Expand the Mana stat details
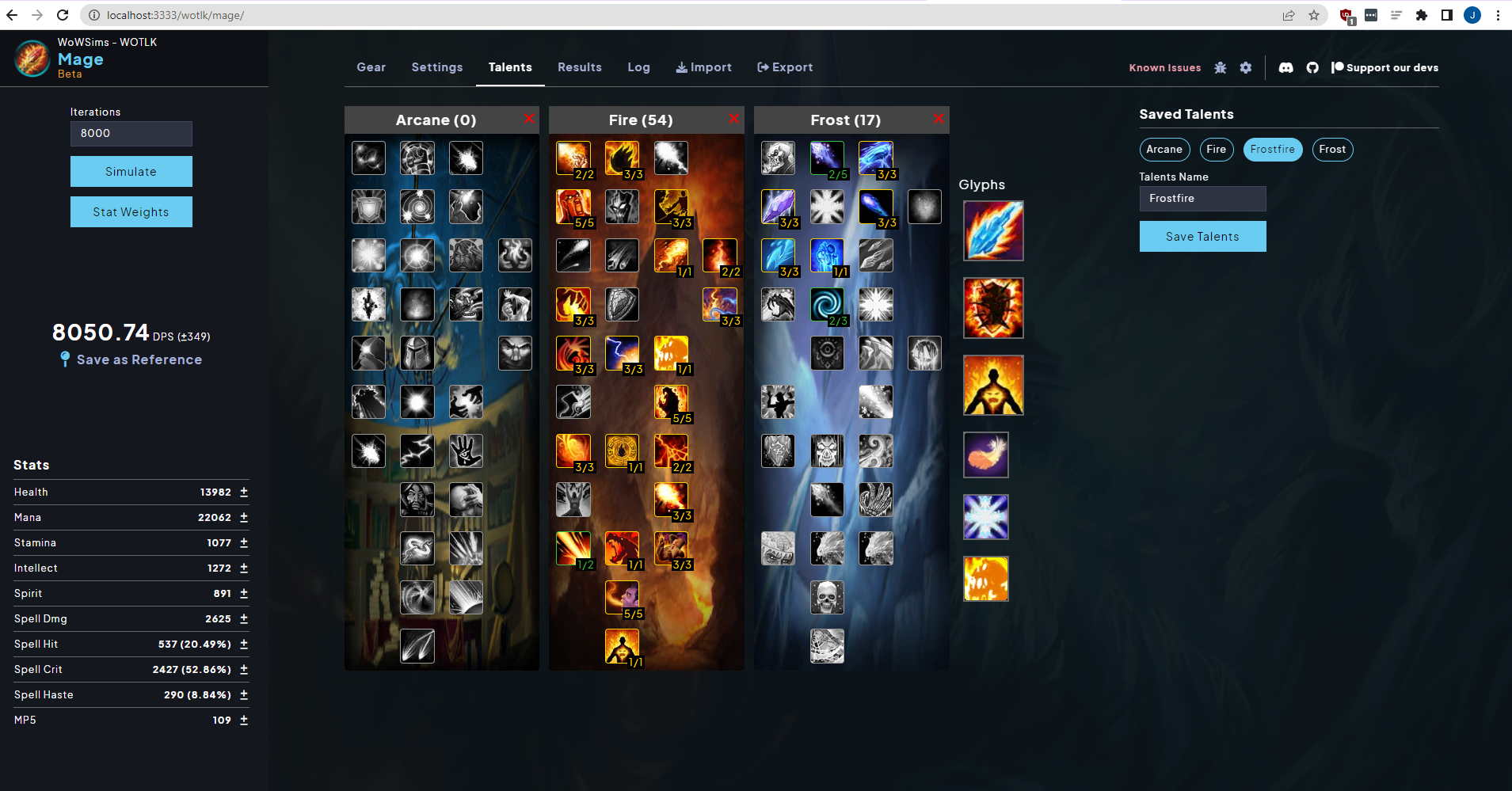Viewport: 1512px width, 791px height. (x=243, y=517)
